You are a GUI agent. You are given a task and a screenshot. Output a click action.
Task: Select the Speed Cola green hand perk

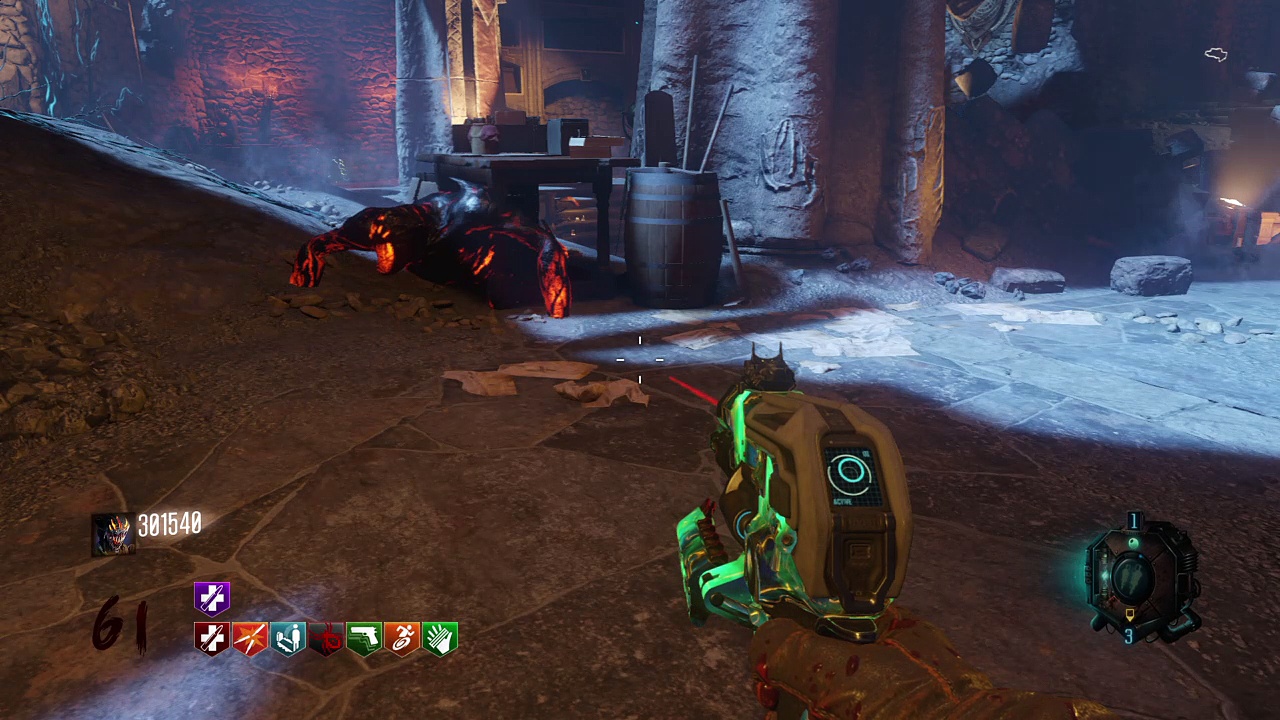pos(440,638)
